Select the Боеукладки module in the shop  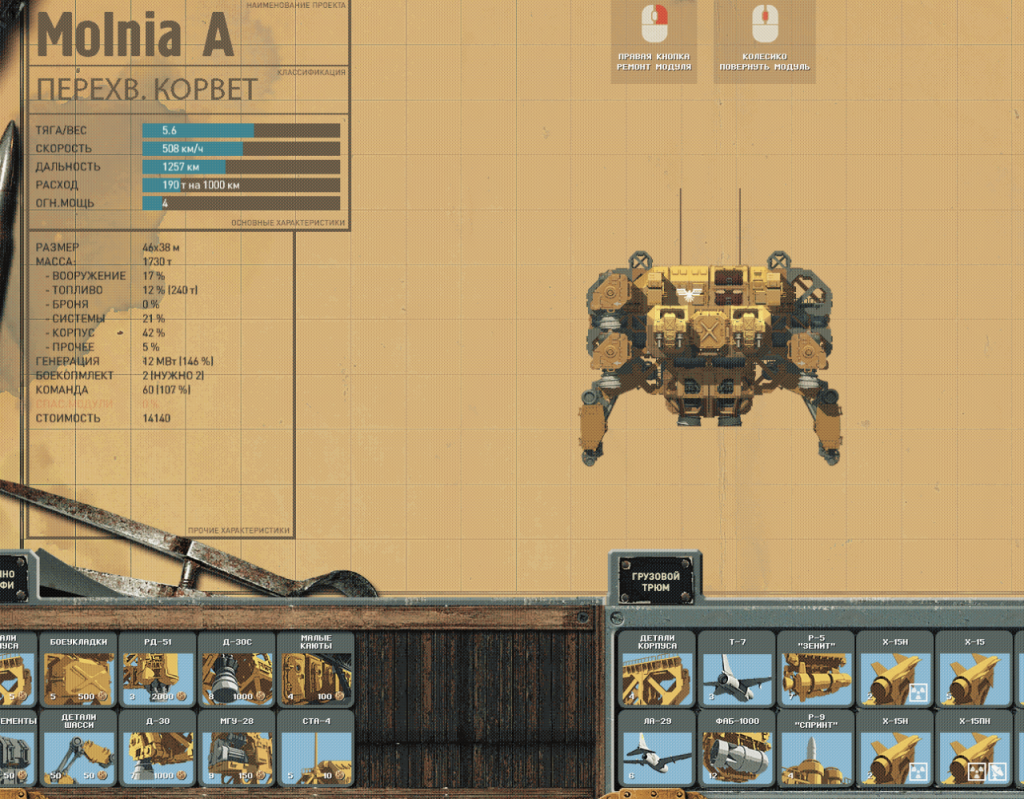click(x=79, y=669)
